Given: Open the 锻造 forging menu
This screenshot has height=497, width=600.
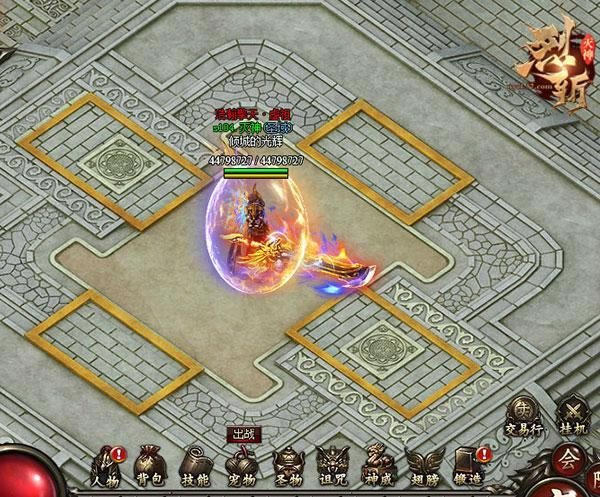Looking at the screenshot, I should coord(469,465).
